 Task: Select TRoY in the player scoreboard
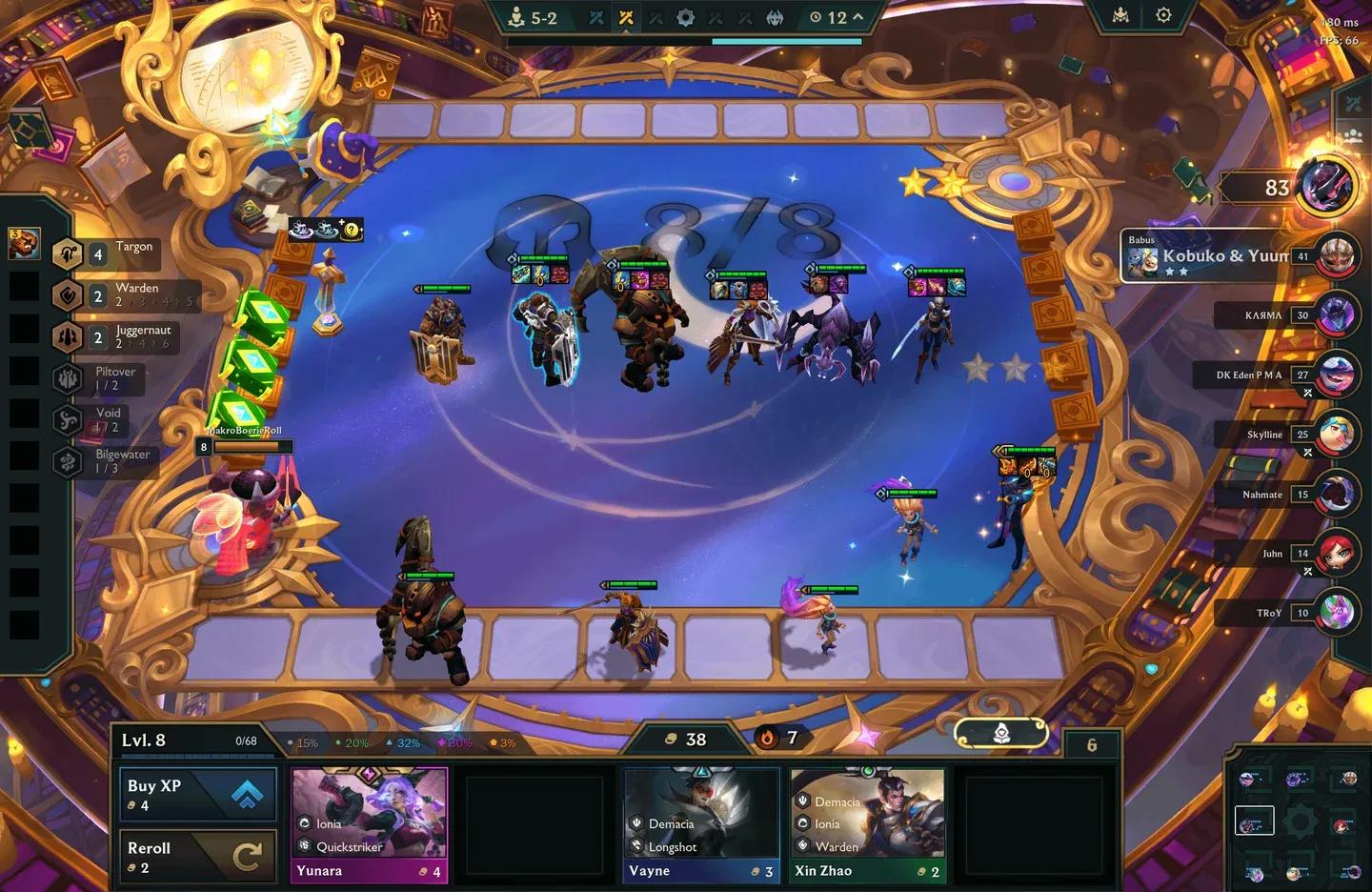[1267, 613]
